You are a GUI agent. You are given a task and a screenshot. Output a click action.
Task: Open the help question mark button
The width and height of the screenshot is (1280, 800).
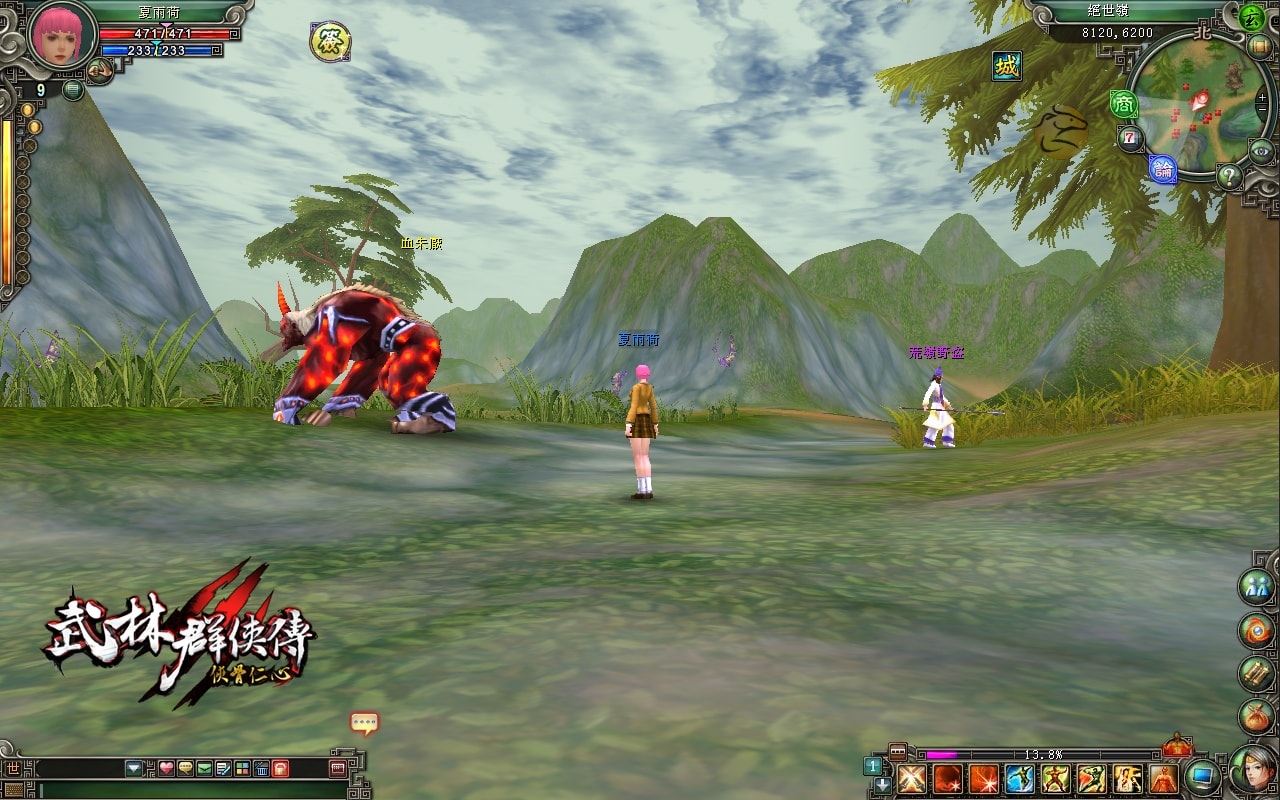(x=1229, y=177)
